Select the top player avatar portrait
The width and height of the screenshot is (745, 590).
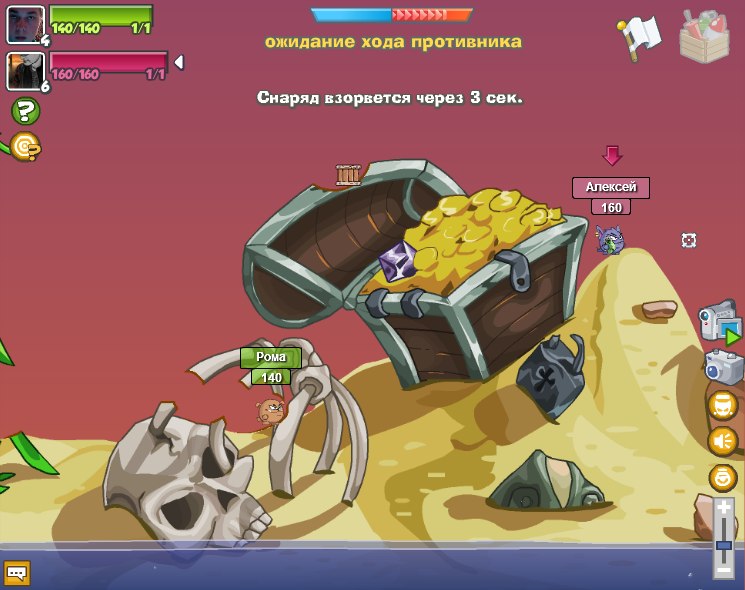pos(25,24)
